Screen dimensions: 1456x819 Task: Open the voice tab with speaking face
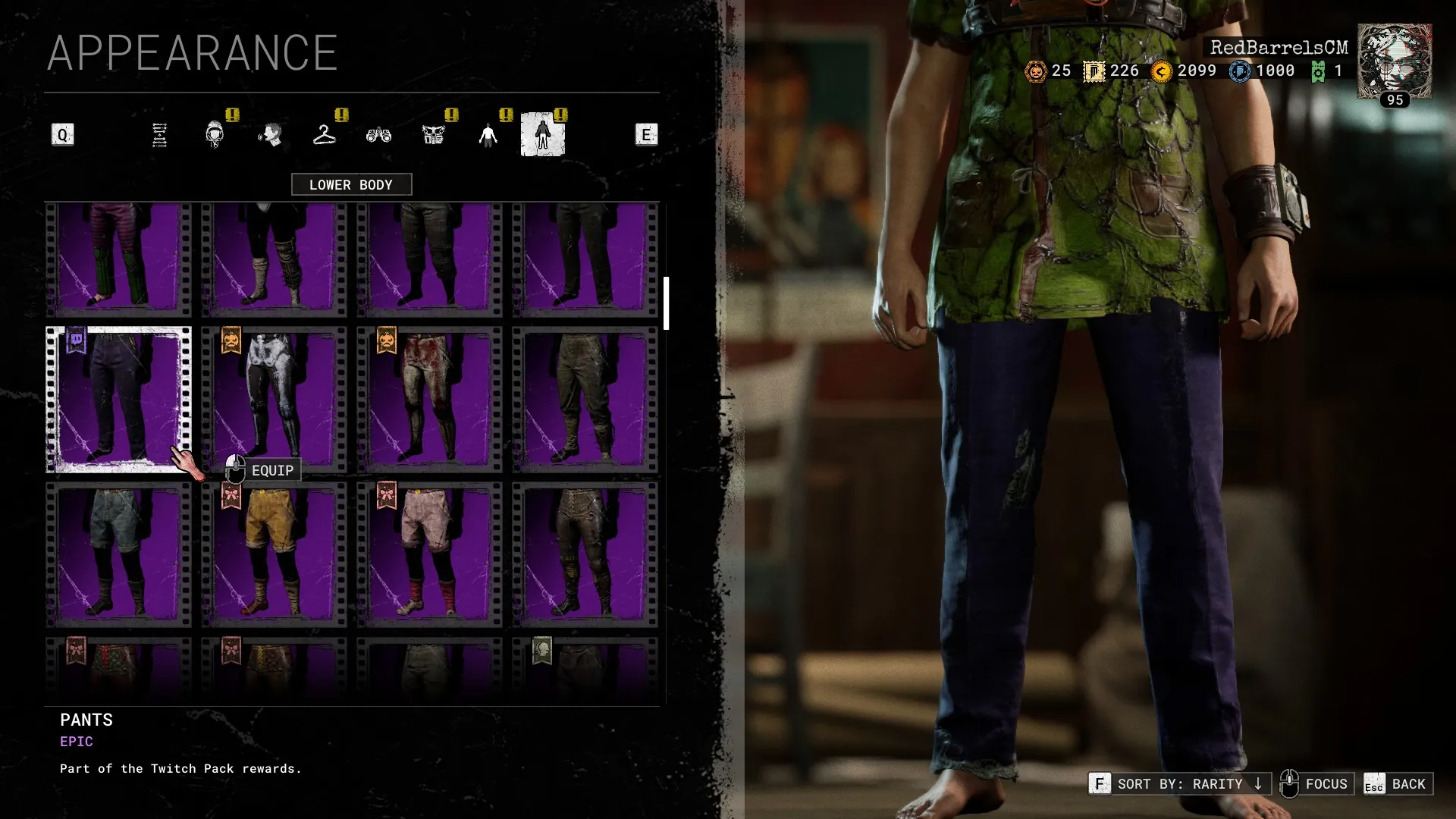tap(270, 135)
